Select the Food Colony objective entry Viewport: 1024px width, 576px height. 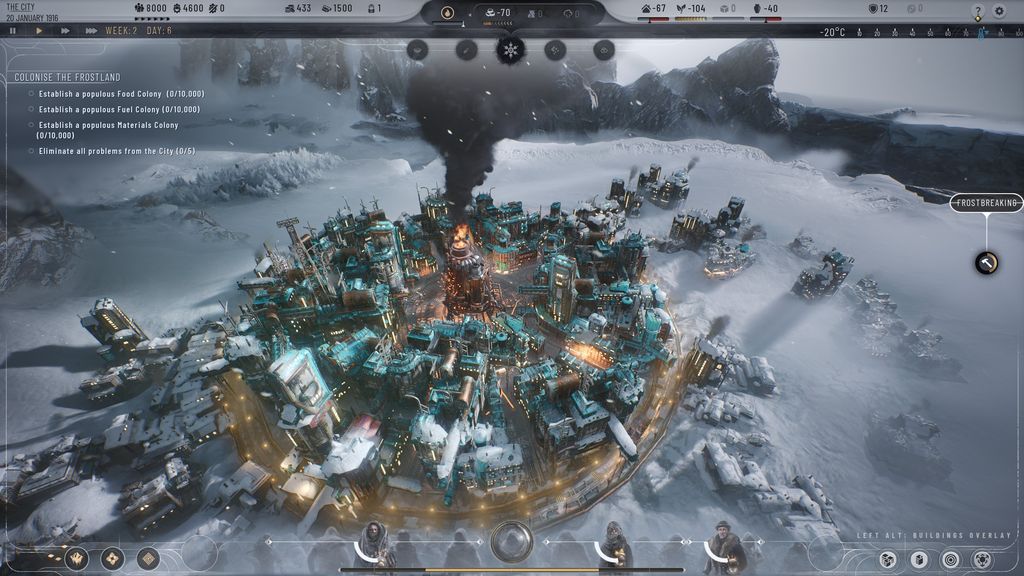pyautogui.click(x=120, y=94)
